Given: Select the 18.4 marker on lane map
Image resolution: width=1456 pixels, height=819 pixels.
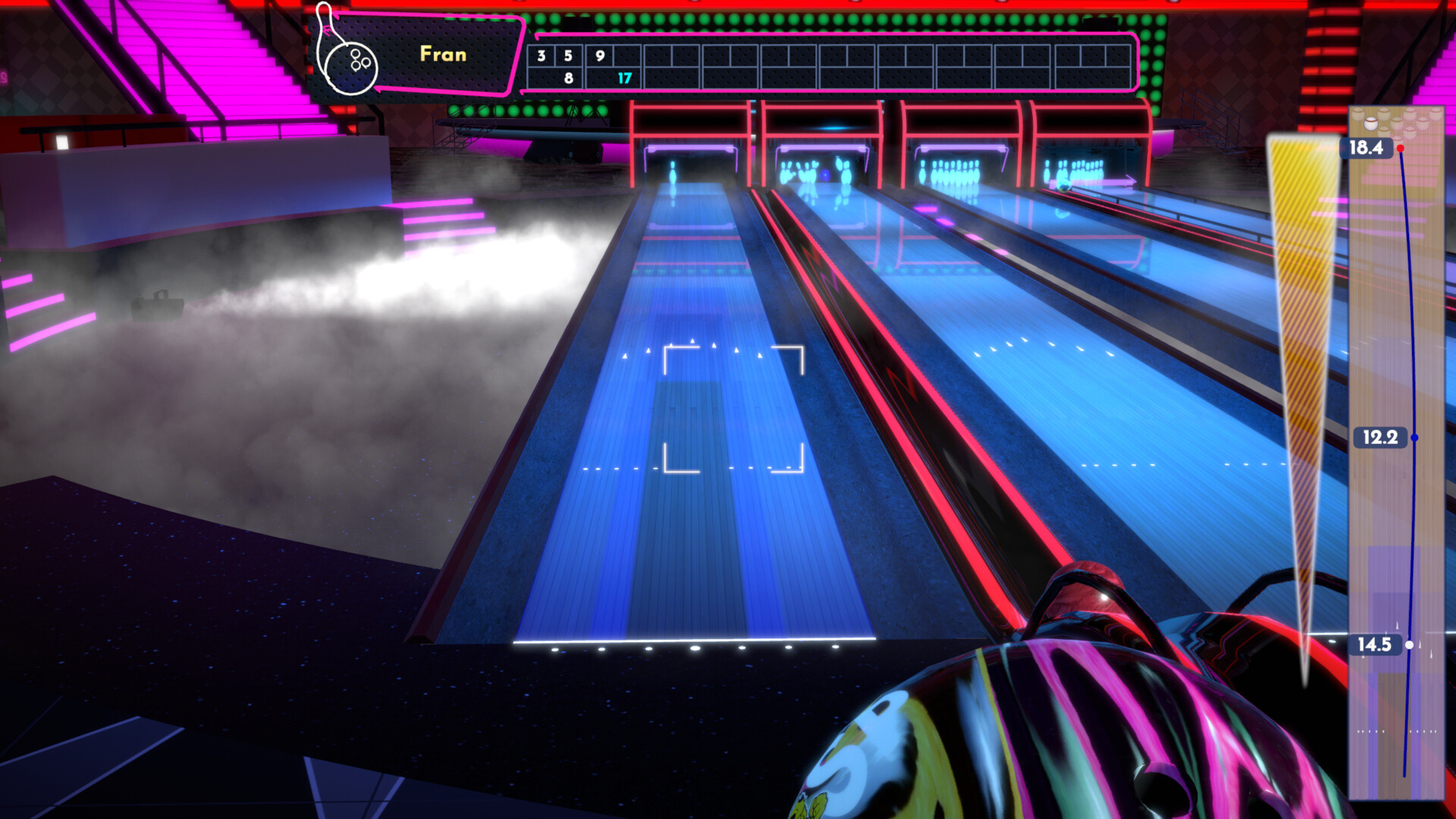Looking at the screenshot, I should [x=1367, y=148].
